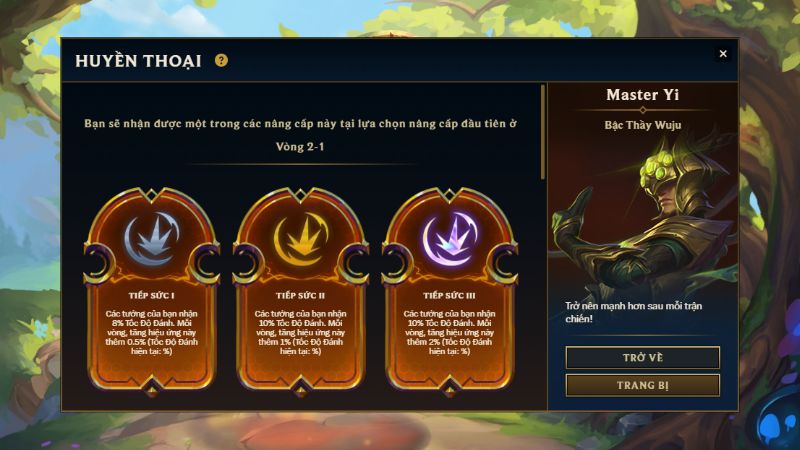The height and width of the screenshot is (450, 800).
Task: Click the Trở Về button
Action: click(642, 358)
